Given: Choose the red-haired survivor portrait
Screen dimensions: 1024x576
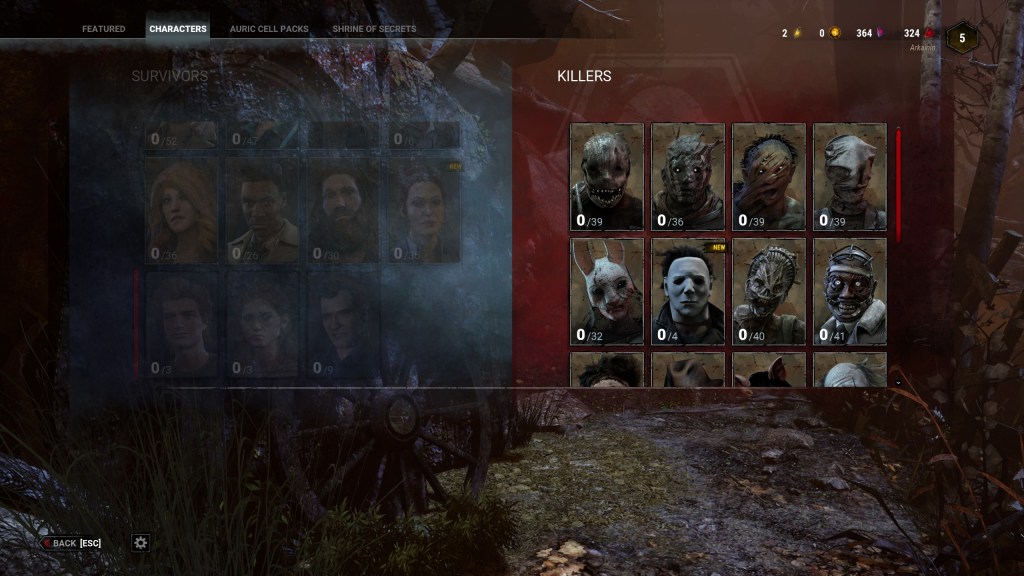Looking at the screenshot, I should [x=181, y=212].
